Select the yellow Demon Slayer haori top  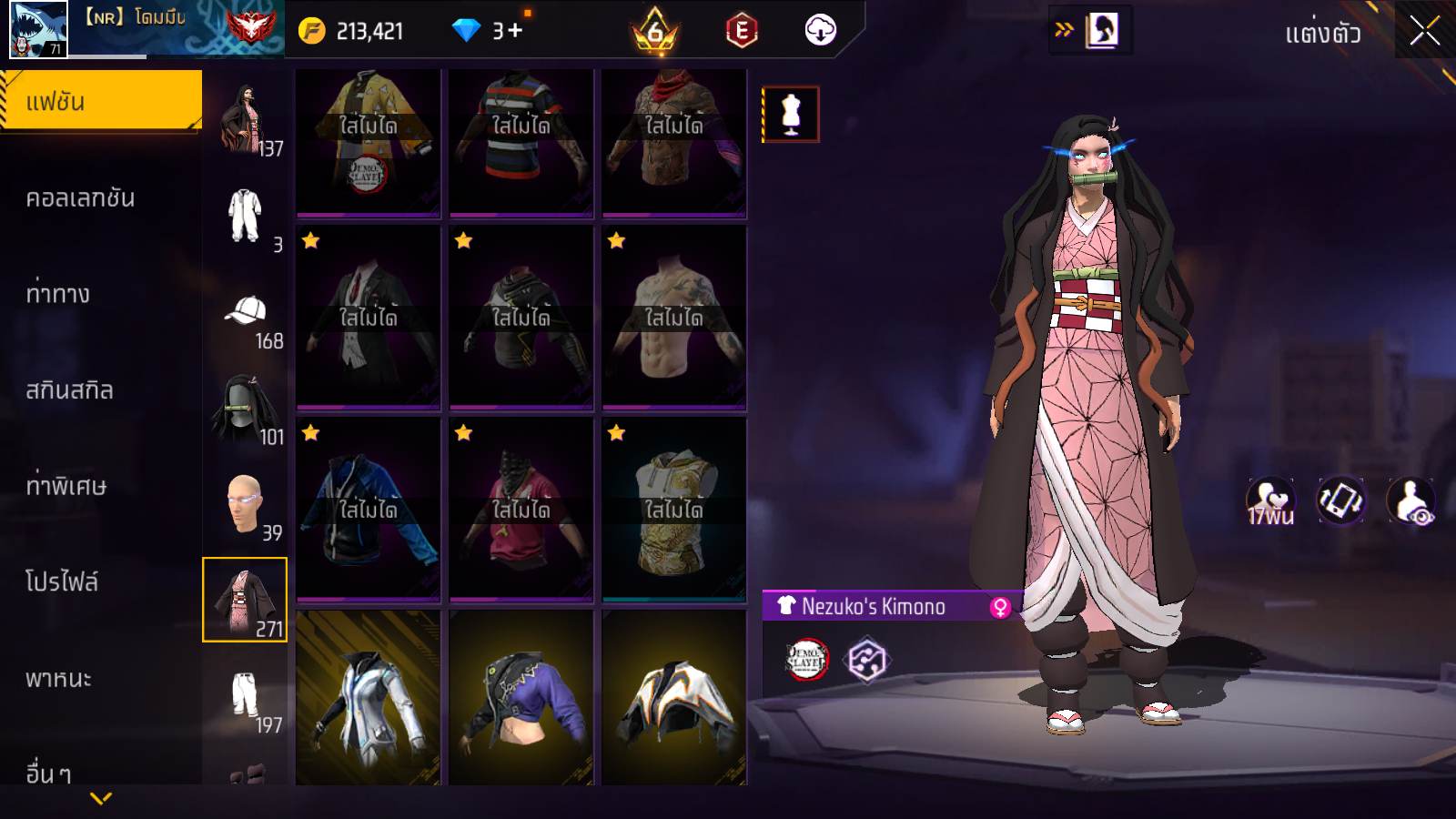point(369,142)
